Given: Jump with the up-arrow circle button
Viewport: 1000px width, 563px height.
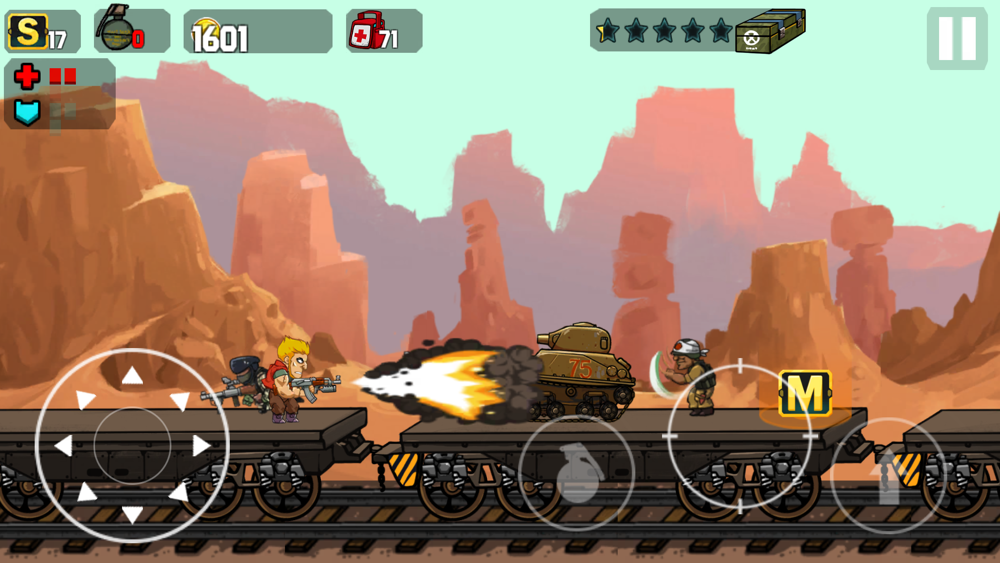Looking at the screenshot, I should (x=887, y=476).
